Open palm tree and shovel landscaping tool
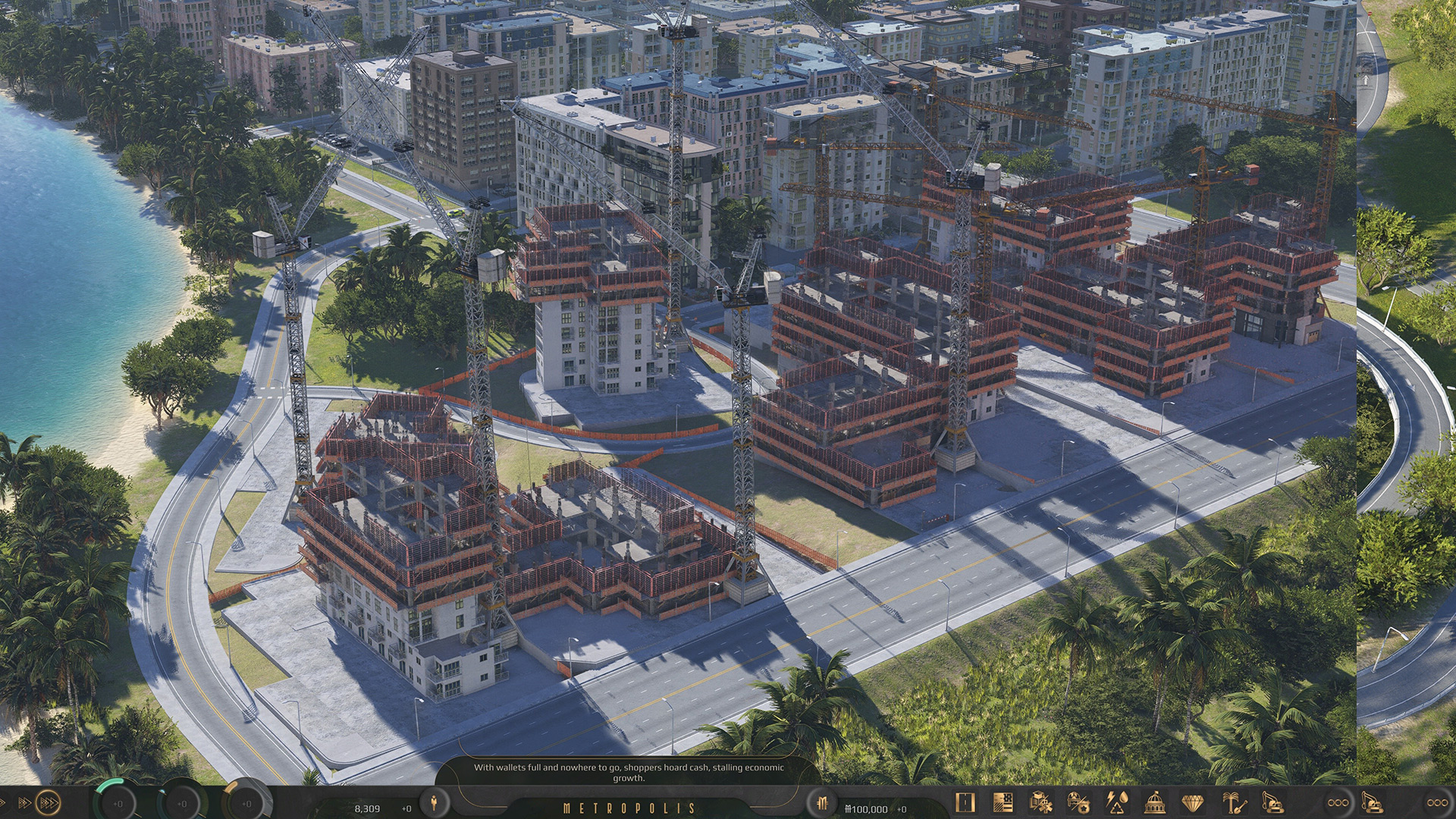1456x819 pixels. (x=1233, y=802)
